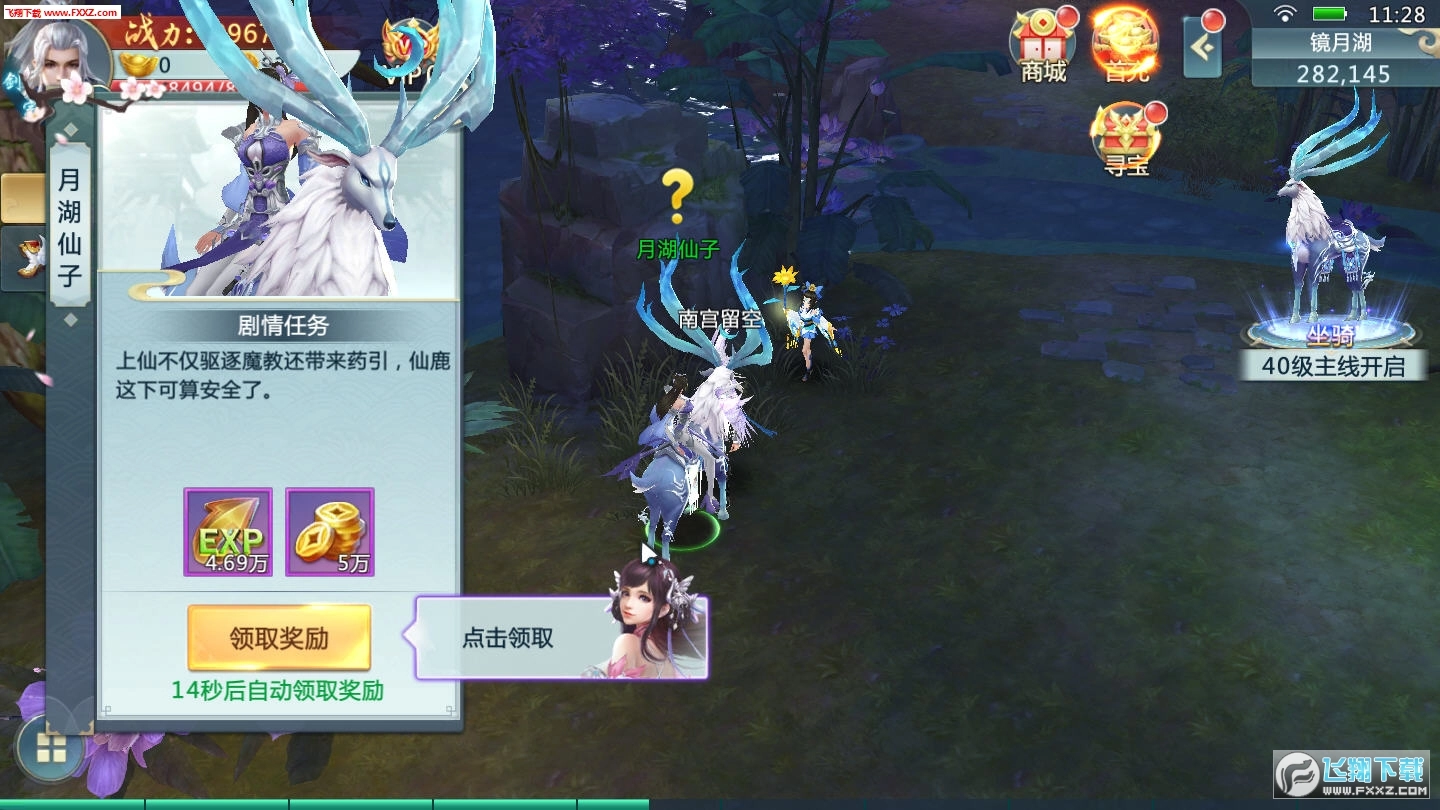The image size is (1440, 810).
Task: Open the item icon on the left edge
Action: pos(23,258)
